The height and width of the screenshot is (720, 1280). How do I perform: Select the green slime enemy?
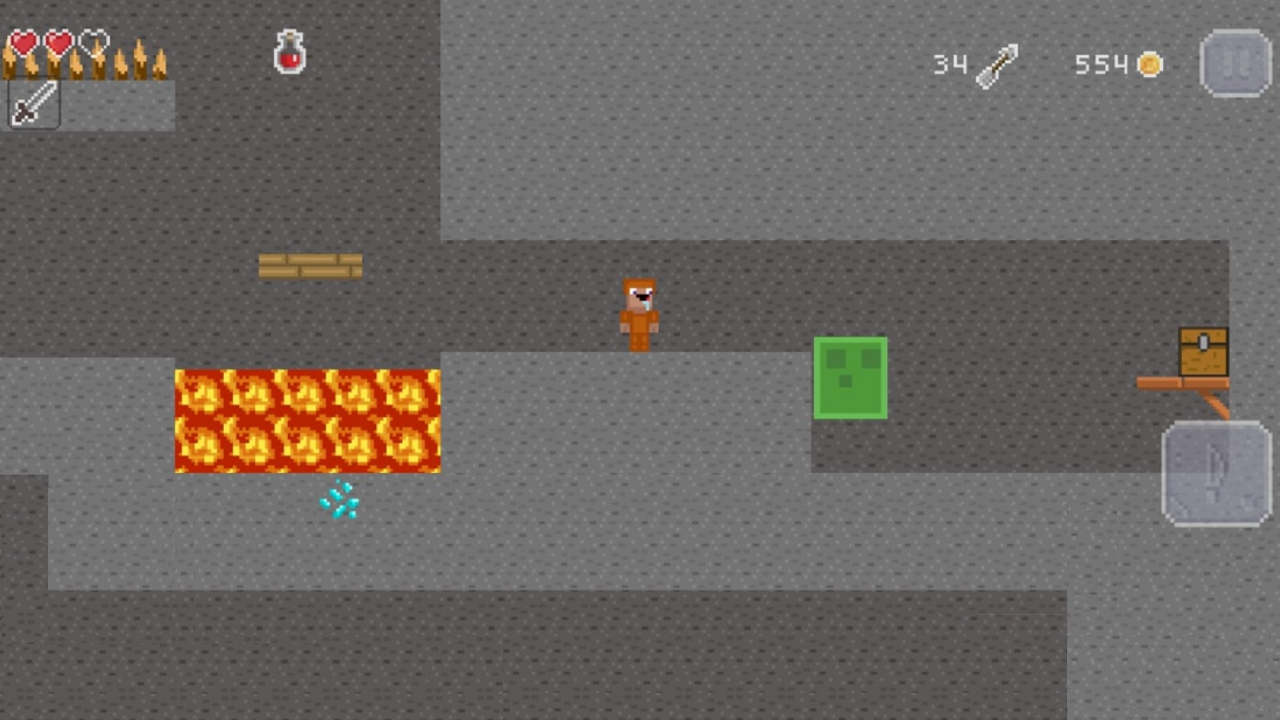[850, 378]
